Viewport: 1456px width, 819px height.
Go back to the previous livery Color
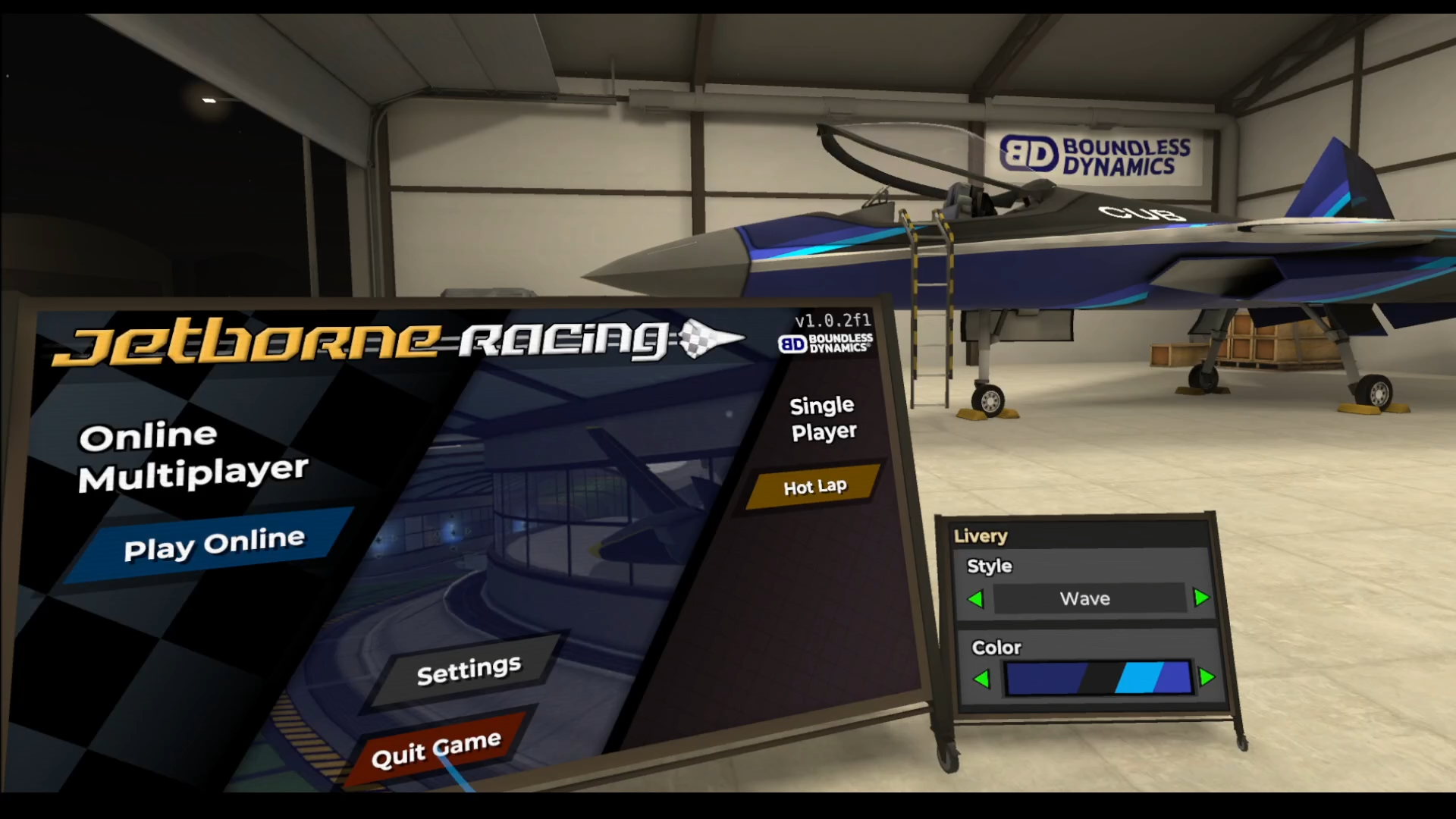[983, 678]
